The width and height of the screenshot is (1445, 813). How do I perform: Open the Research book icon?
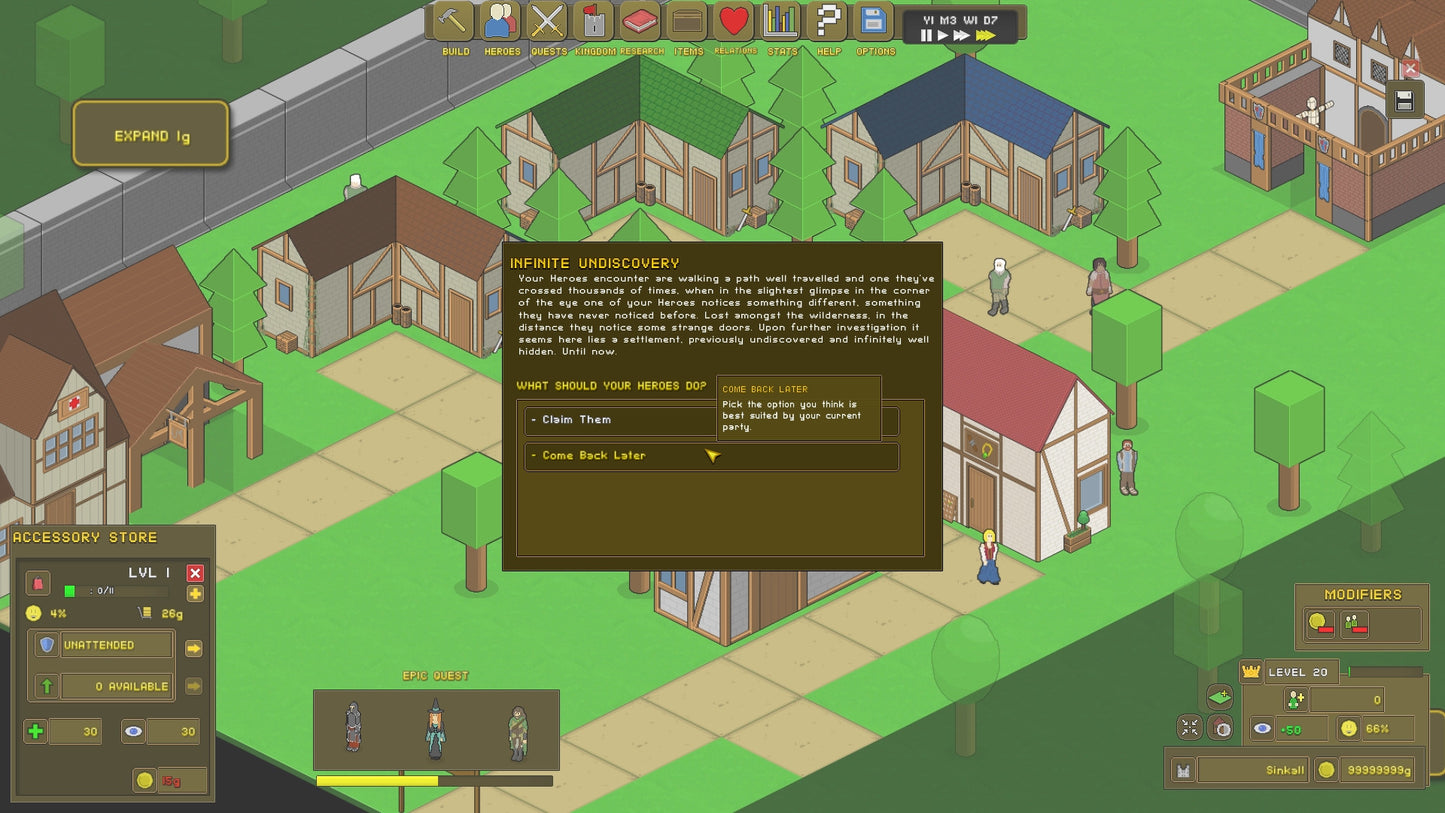640,22
